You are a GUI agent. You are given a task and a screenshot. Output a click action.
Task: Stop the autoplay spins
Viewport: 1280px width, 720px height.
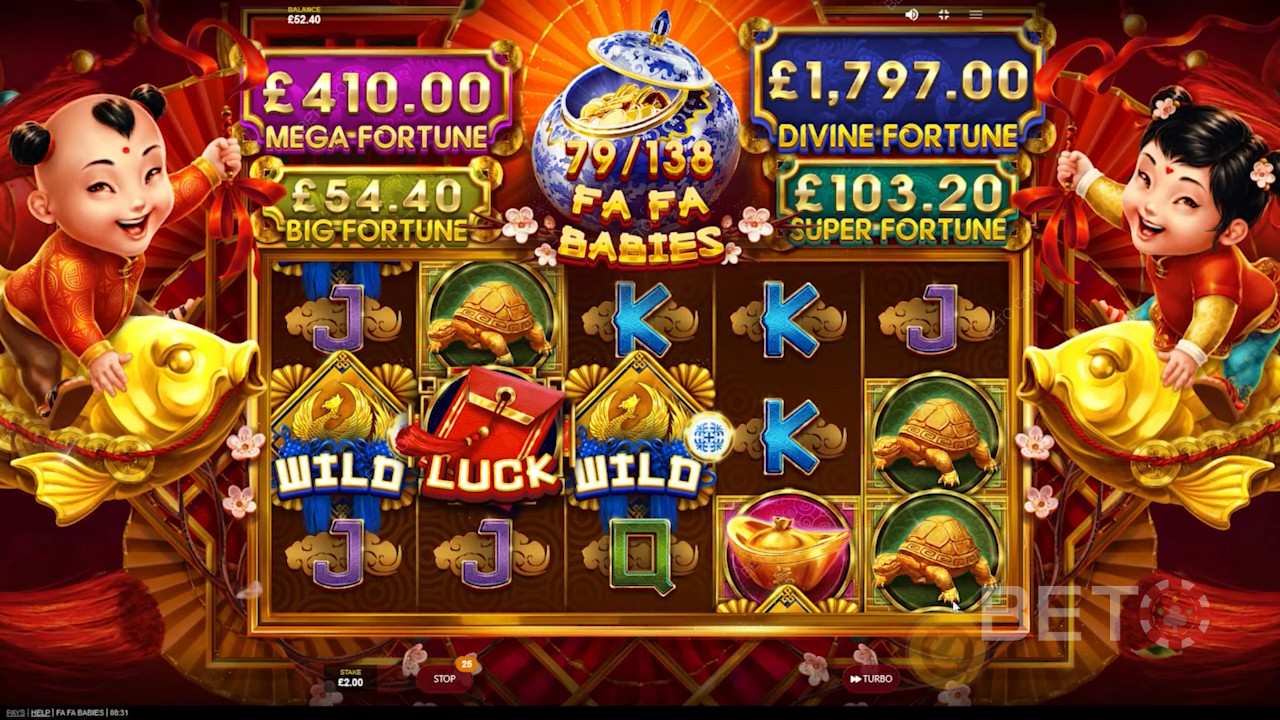click(444, 679)
